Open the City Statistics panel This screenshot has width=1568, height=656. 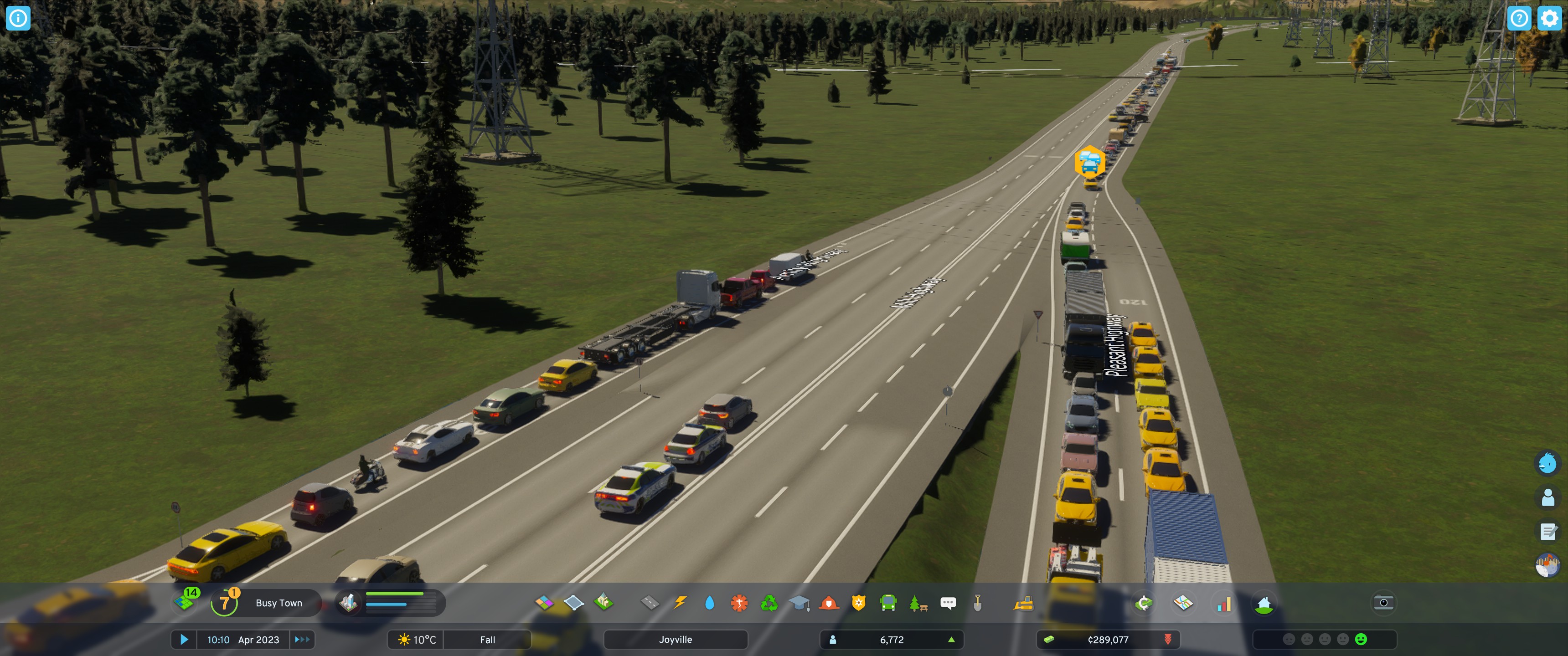click(1223, 603)
